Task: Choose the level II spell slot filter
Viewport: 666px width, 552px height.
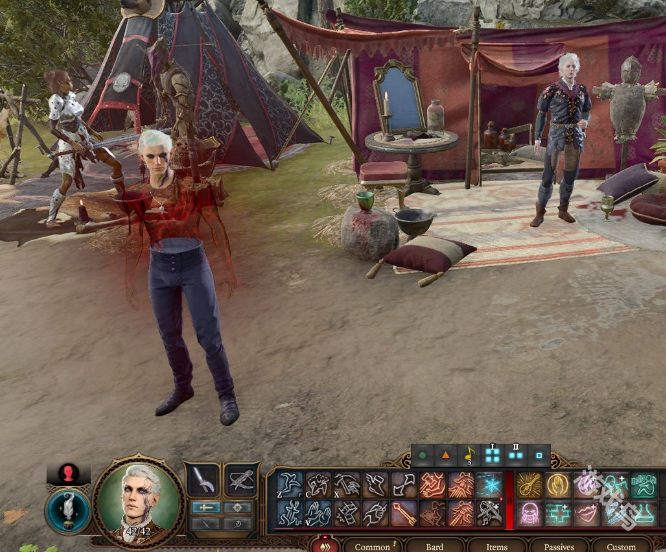Action: [516, 455]
